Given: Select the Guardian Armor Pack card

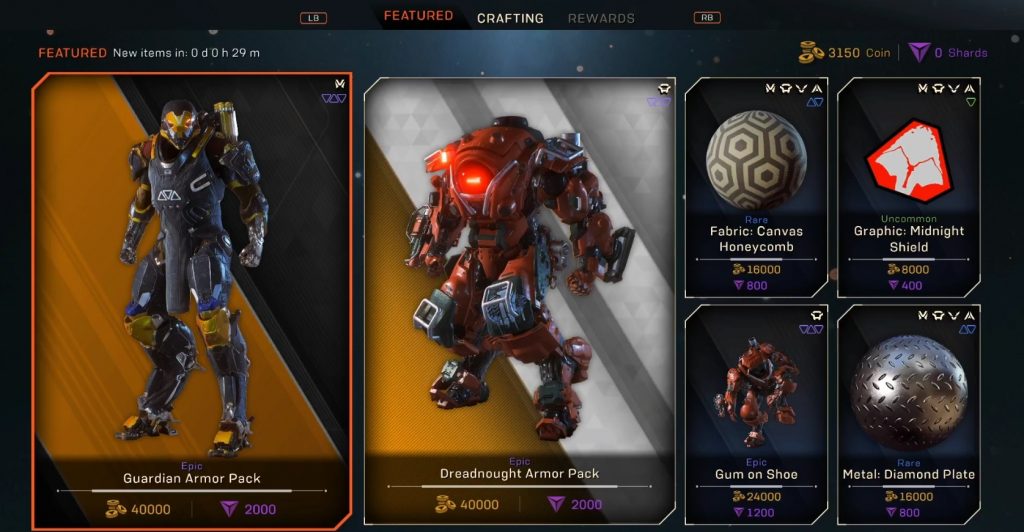Looking at the screenshot, I should tap(192, 300).
